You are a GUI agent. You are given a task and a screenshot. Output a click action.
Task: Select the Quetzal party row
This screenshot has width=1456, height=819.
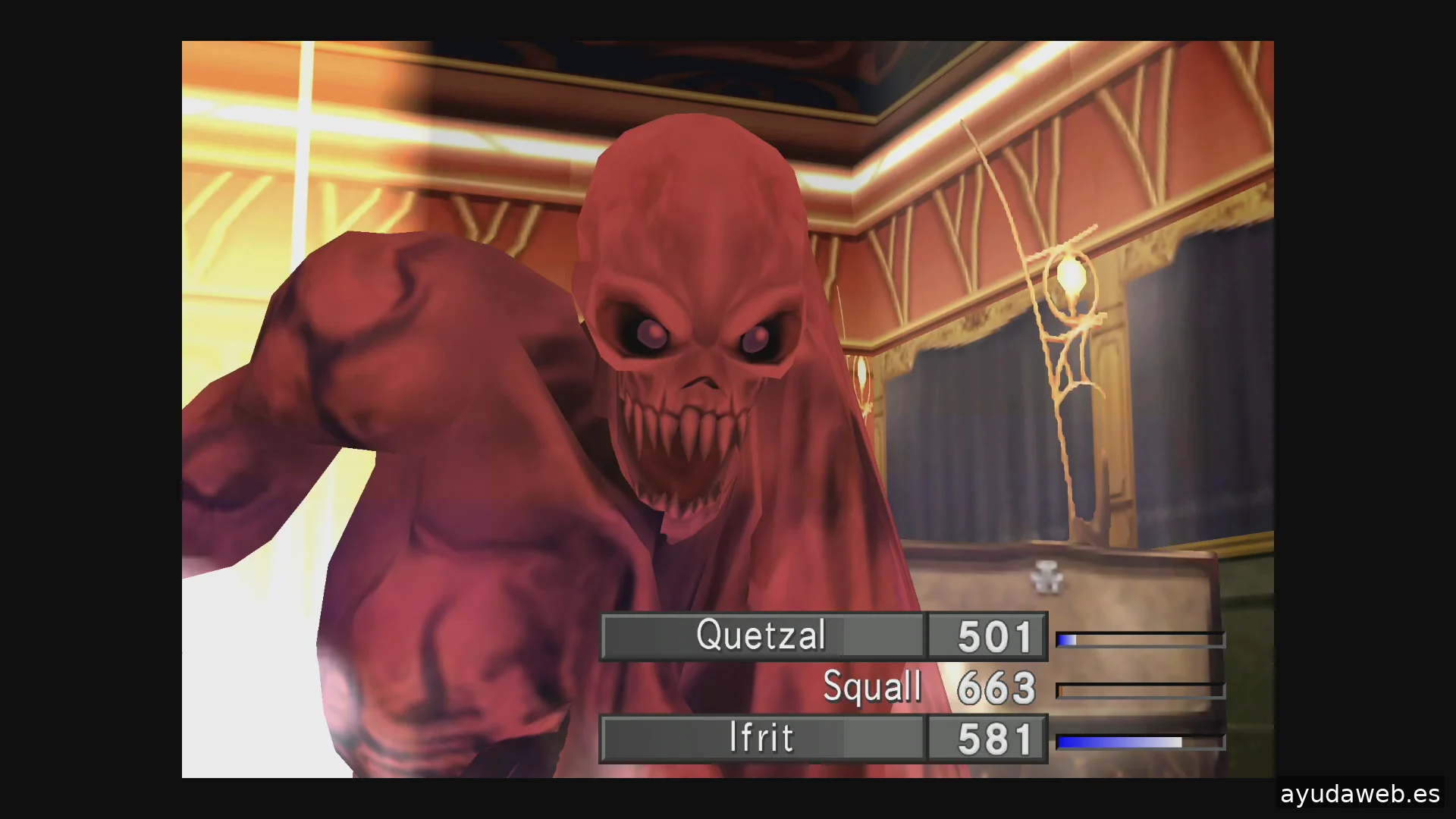coord(761,635)
